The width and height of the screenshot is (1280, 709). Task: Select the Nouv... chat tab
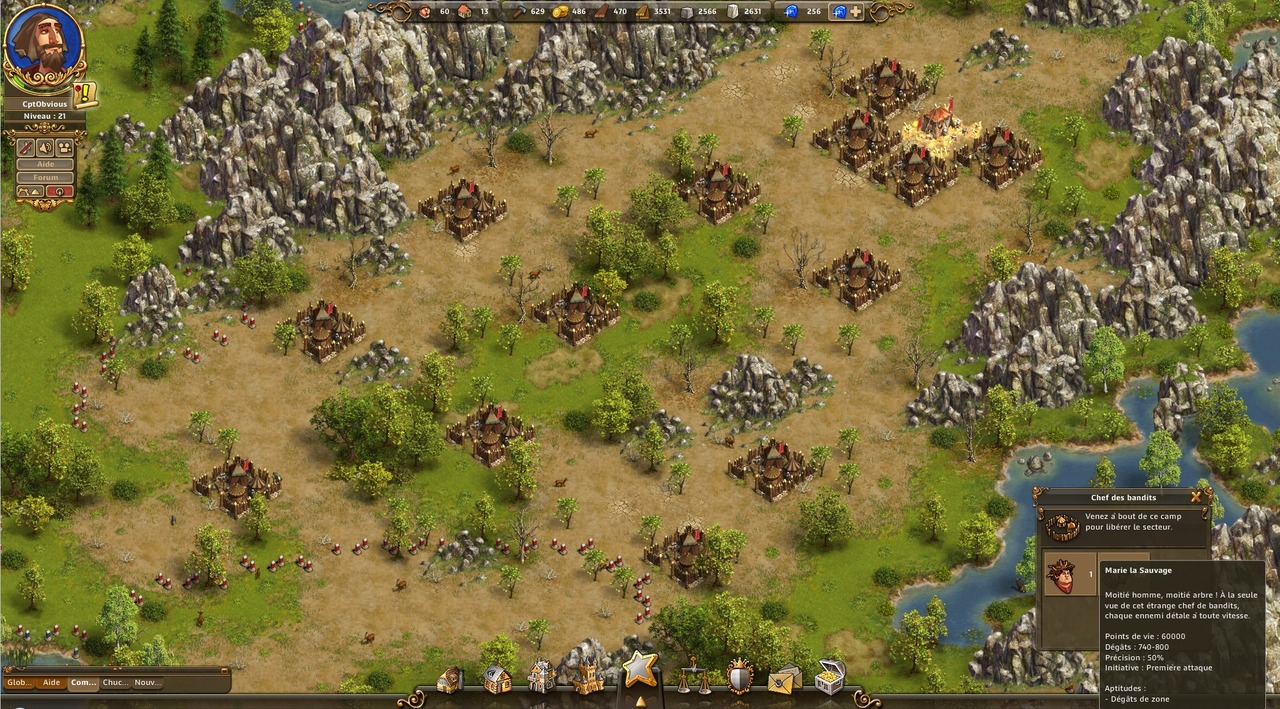(147, 683)
